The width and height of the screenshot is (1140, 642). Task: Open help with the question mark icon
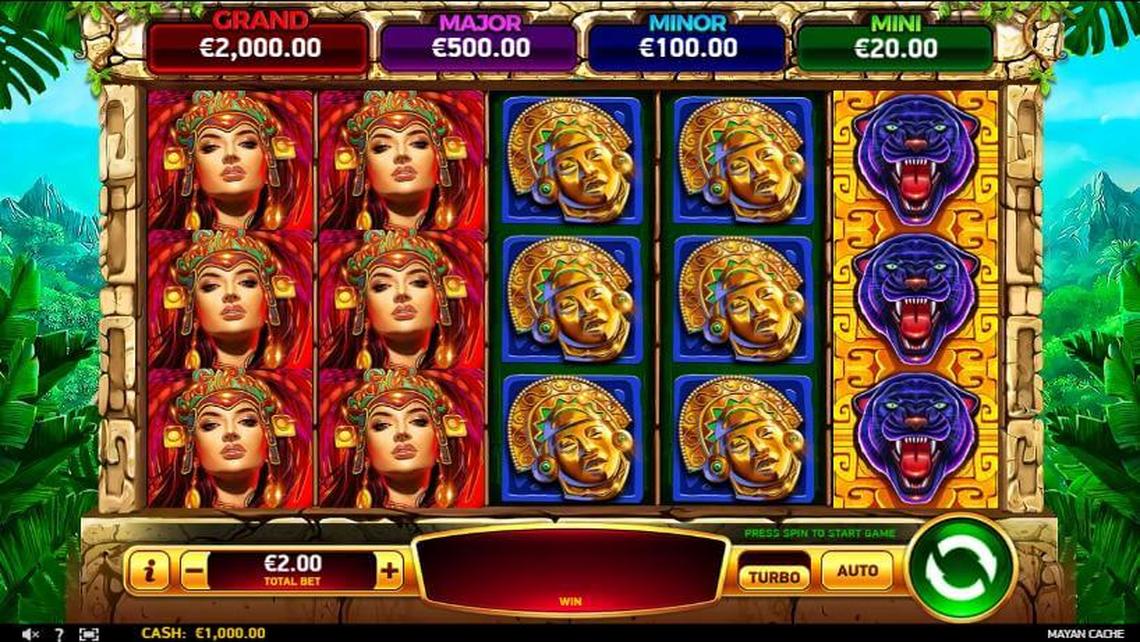(59, 633)
